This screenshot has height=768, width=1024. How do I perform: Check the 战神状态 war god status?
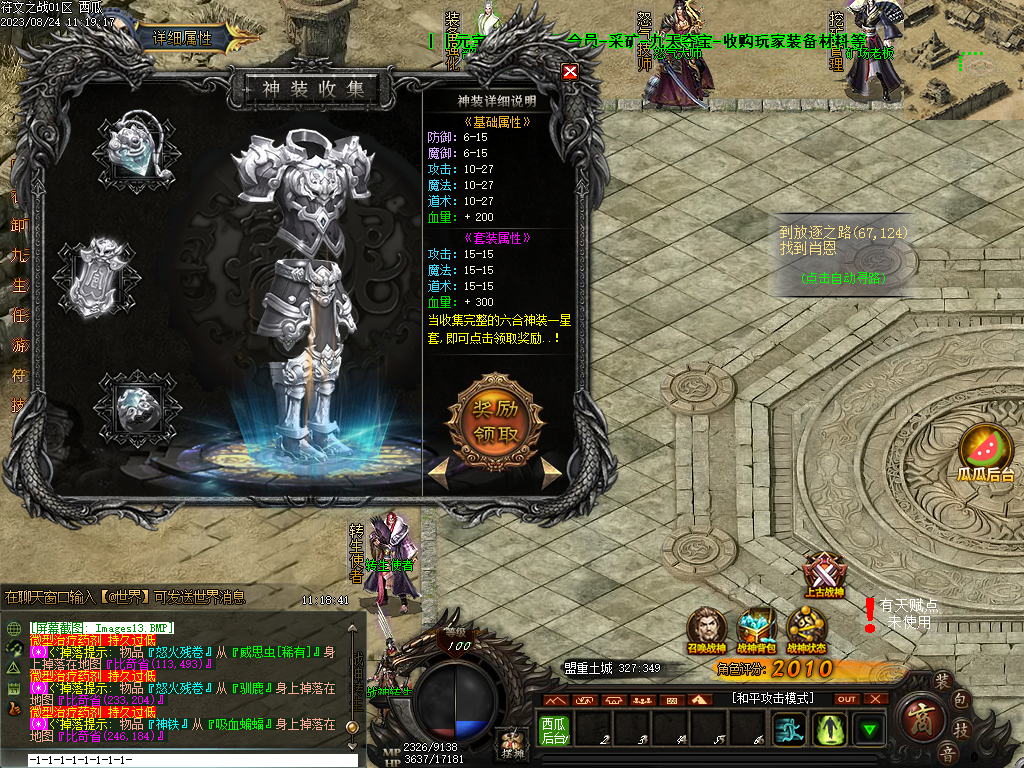click(806, 628)
